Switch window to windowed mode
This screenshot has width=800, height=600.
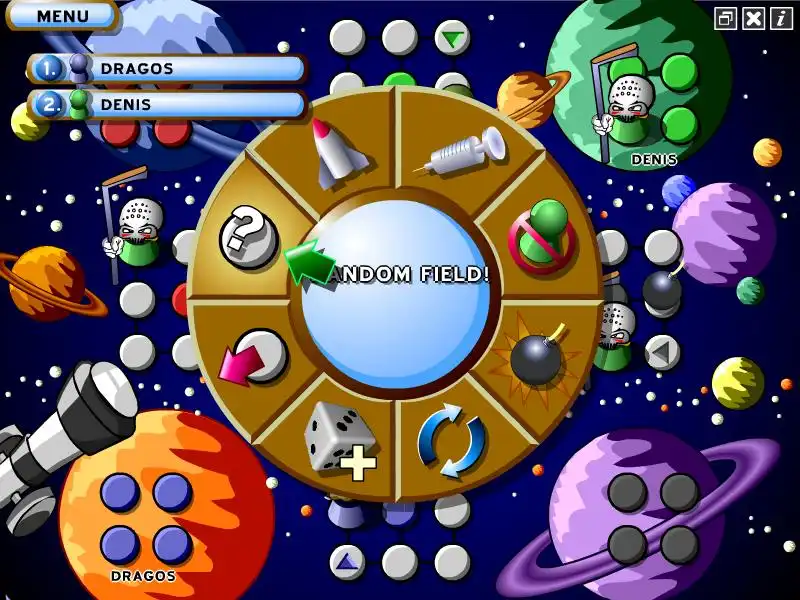click(726, 18)
